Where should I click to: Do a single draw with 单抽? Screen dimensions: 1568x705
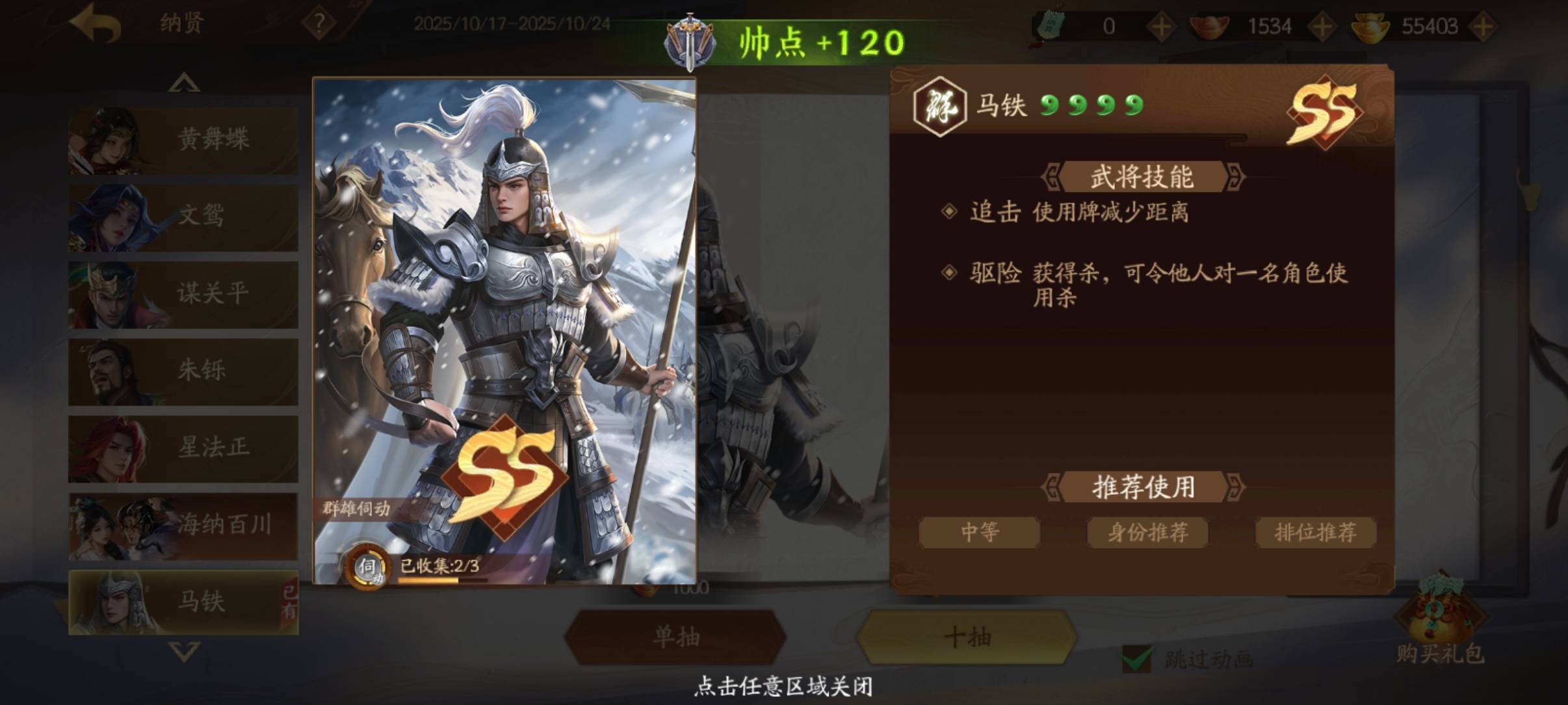[x=675, y=637]
